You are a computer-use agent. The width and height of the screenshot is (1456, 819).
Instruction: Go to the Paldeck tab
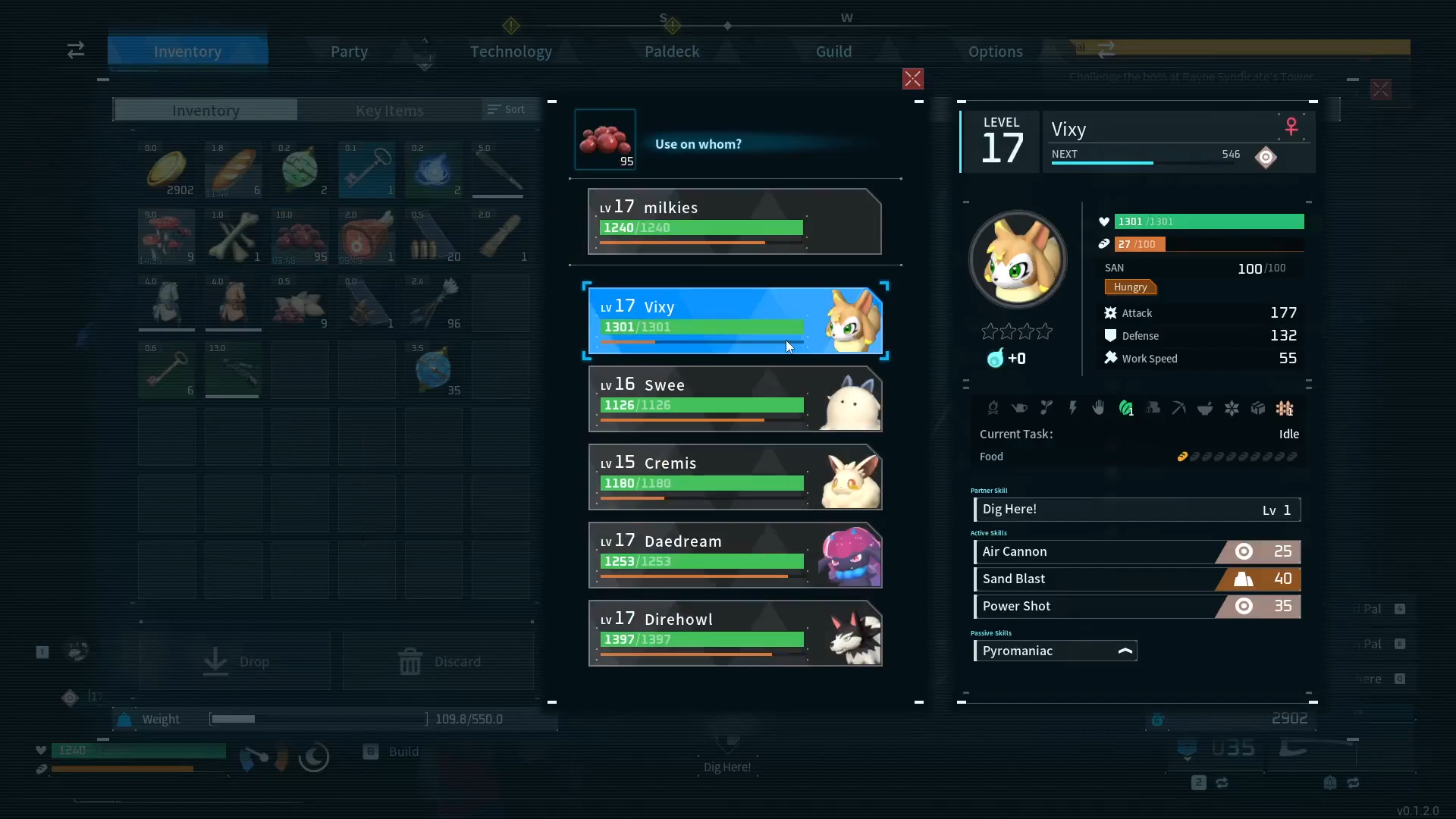point(672,52)
